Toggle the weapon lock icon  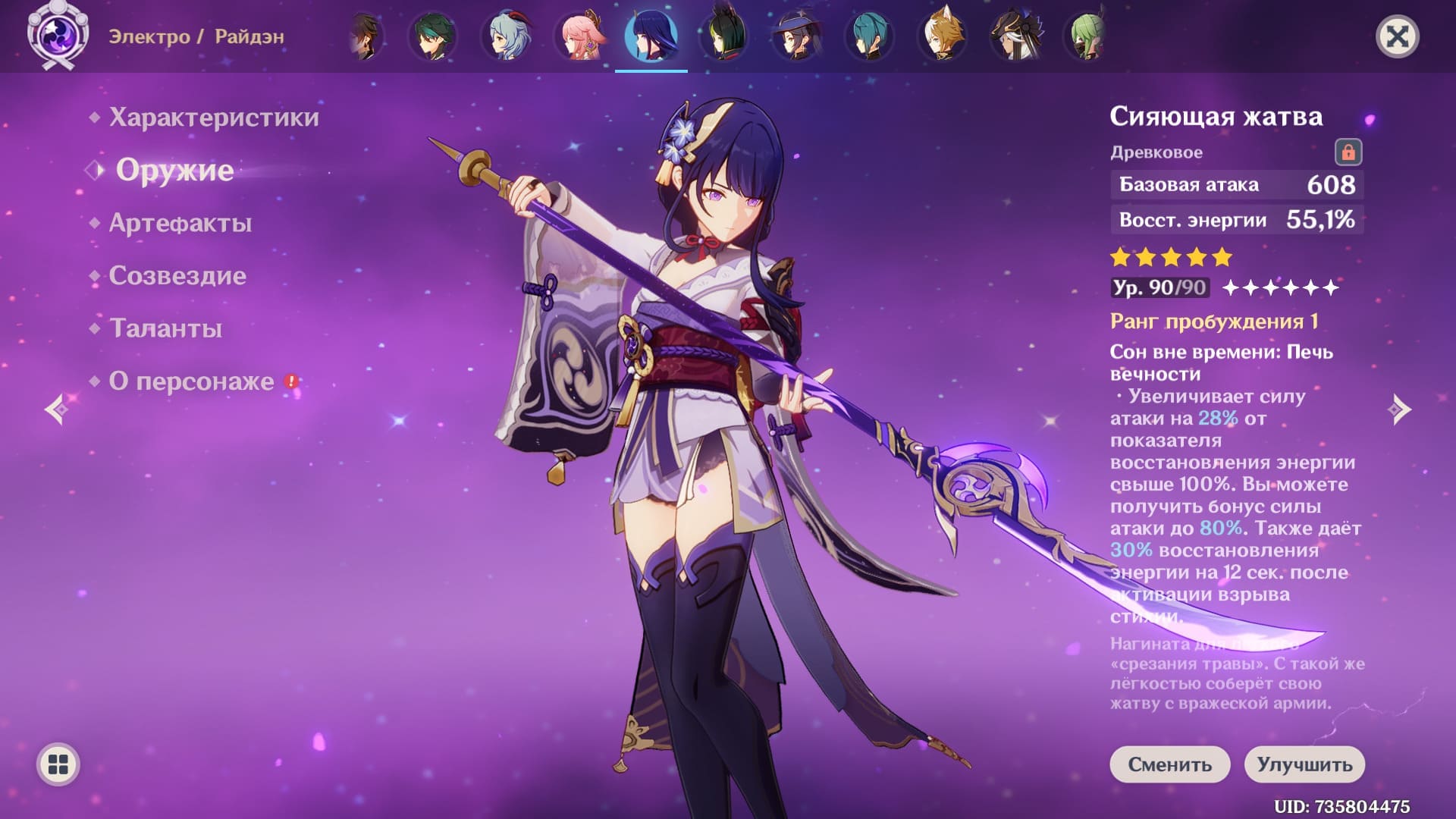pos(1348,152)
